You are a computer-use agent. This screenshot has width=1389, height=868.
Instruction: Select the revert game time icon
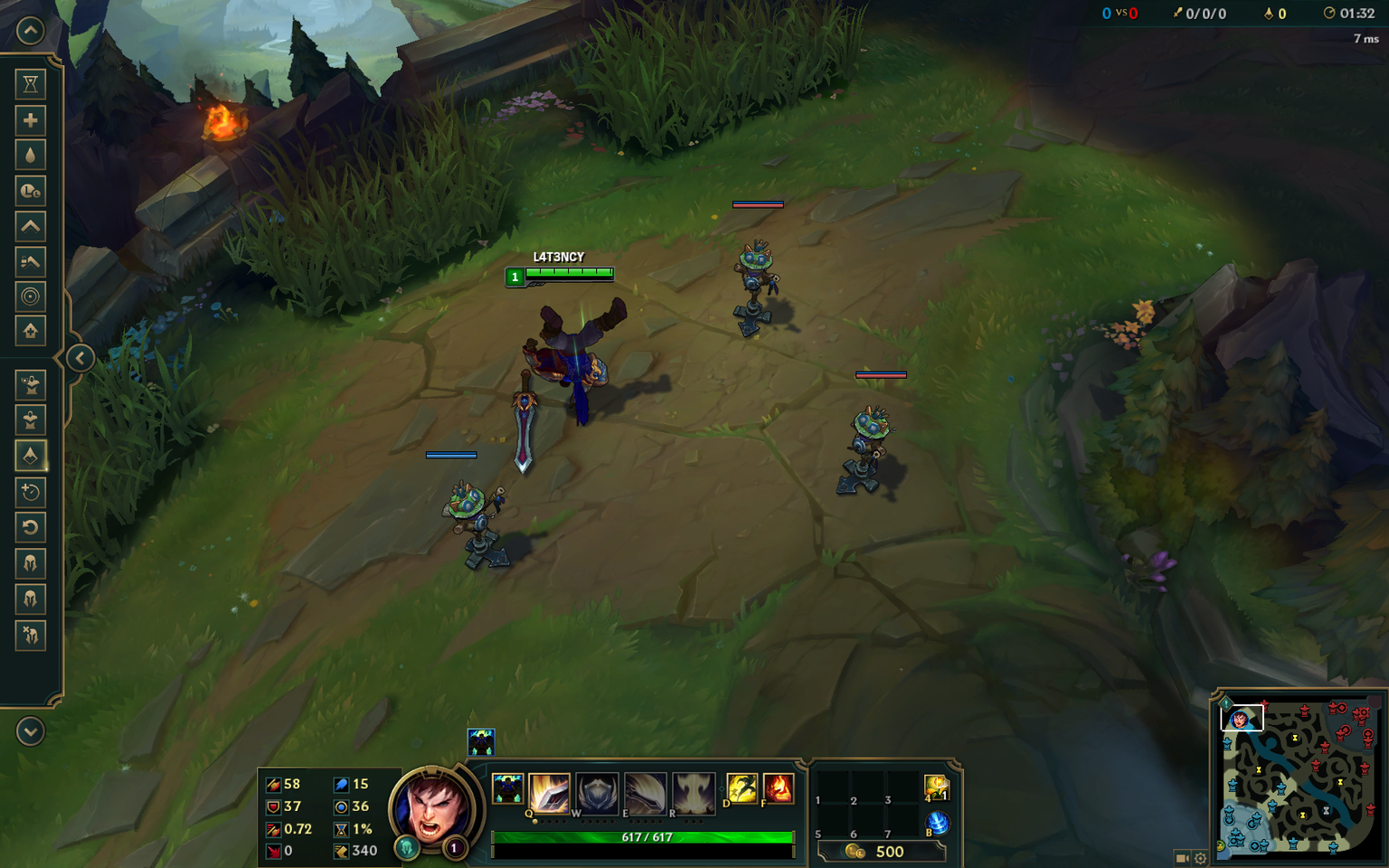point(30,527)
